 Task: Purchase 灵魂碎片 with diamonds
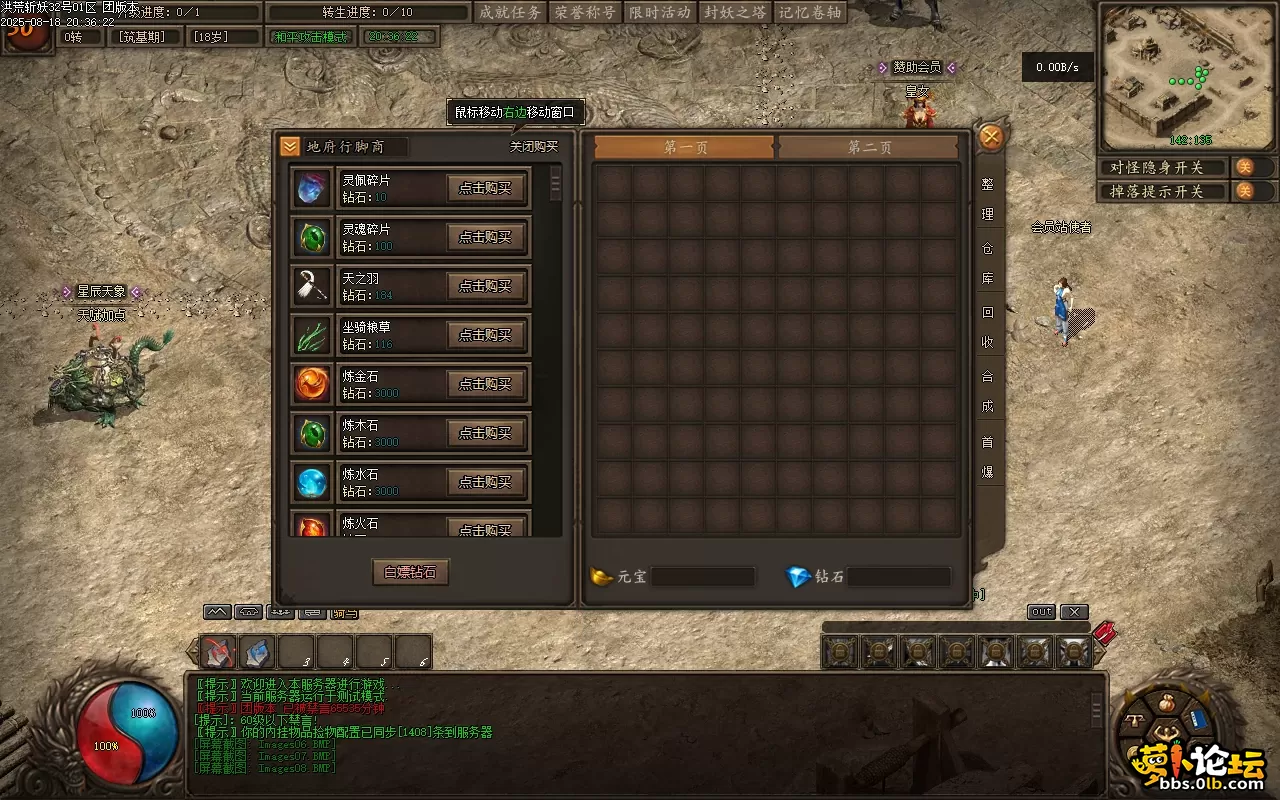pyautogui.click(x=485, y=237)
